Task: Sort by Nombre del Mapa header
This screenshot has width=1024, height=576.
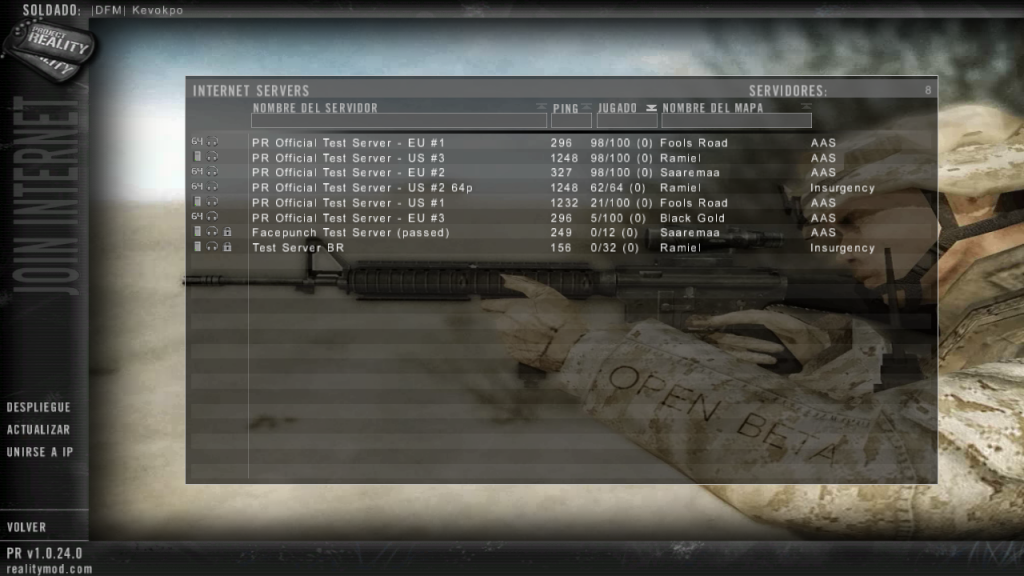Action: [x=713, y=107]
